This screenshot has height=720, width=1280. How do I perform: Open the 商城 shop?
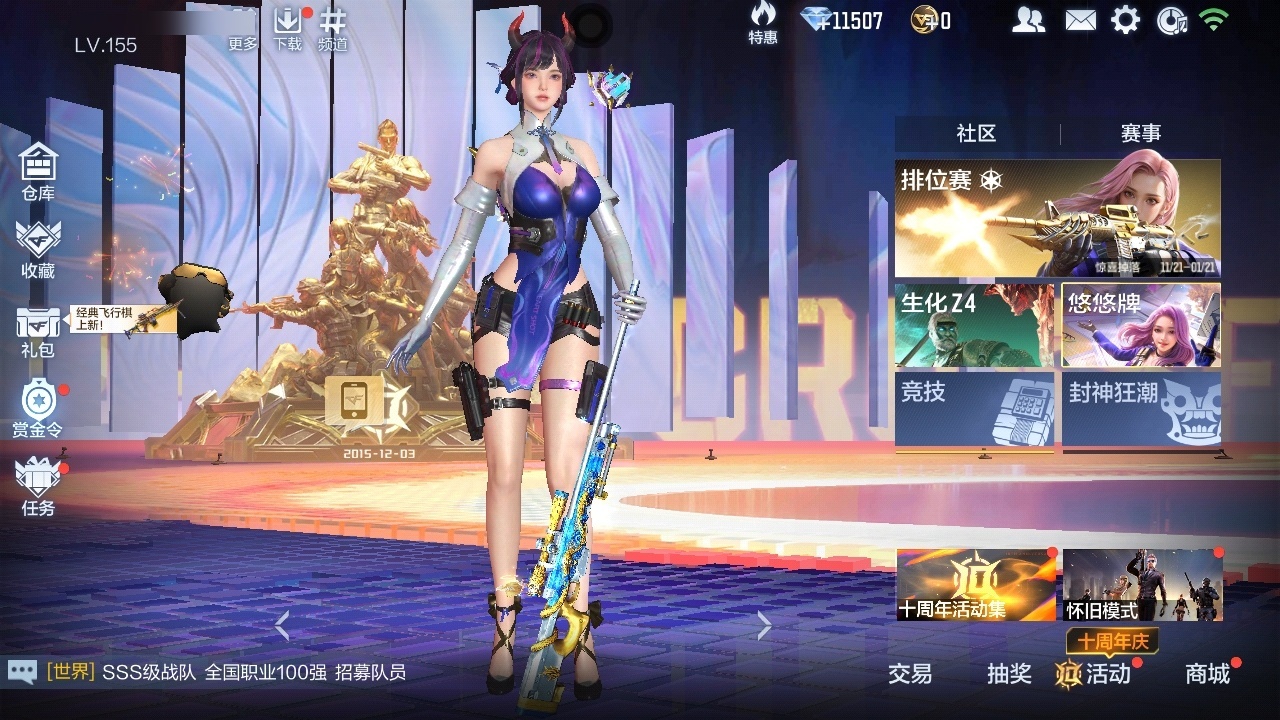1208,674
